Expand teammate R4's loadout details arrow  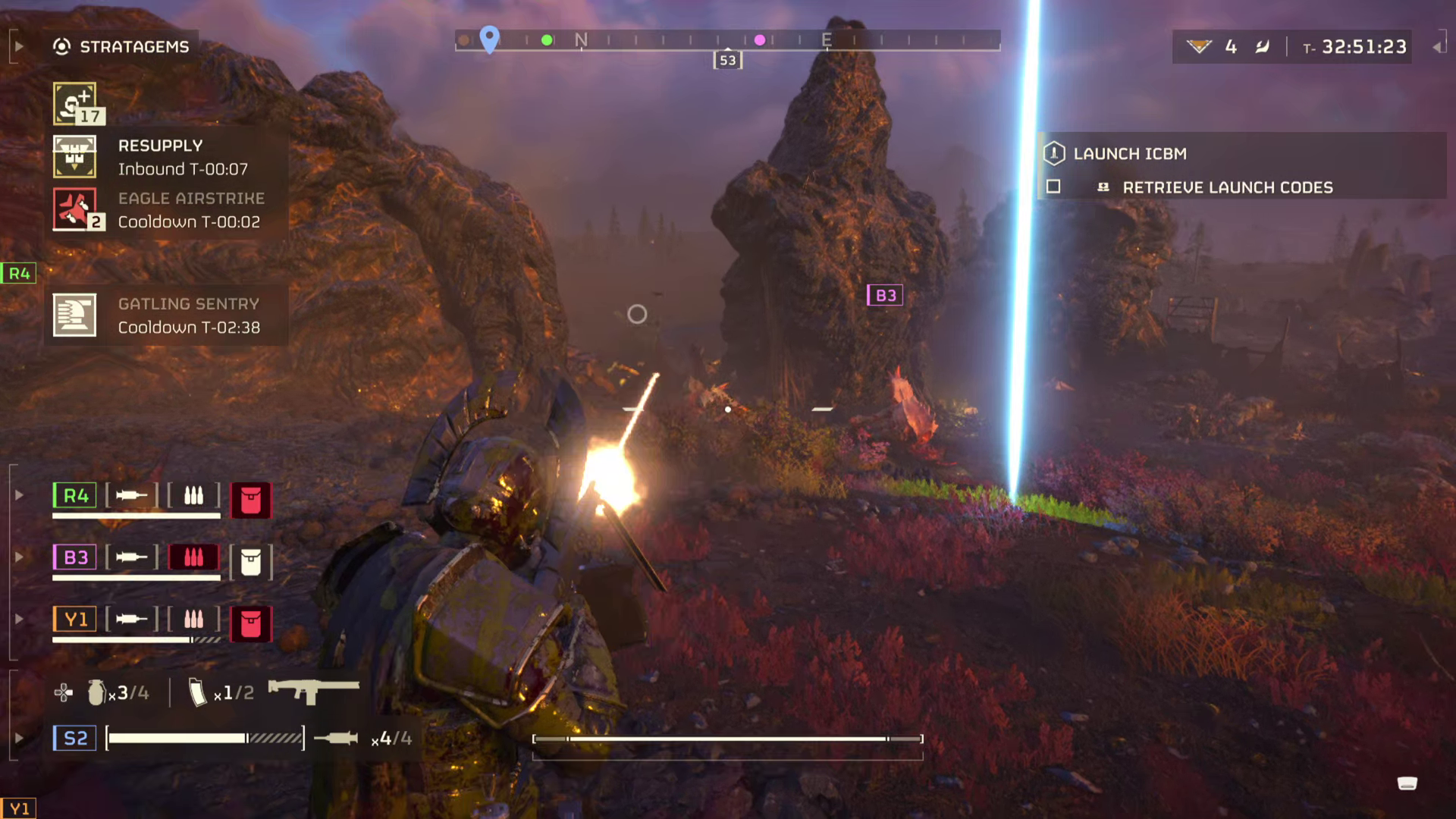coord(17,495)
